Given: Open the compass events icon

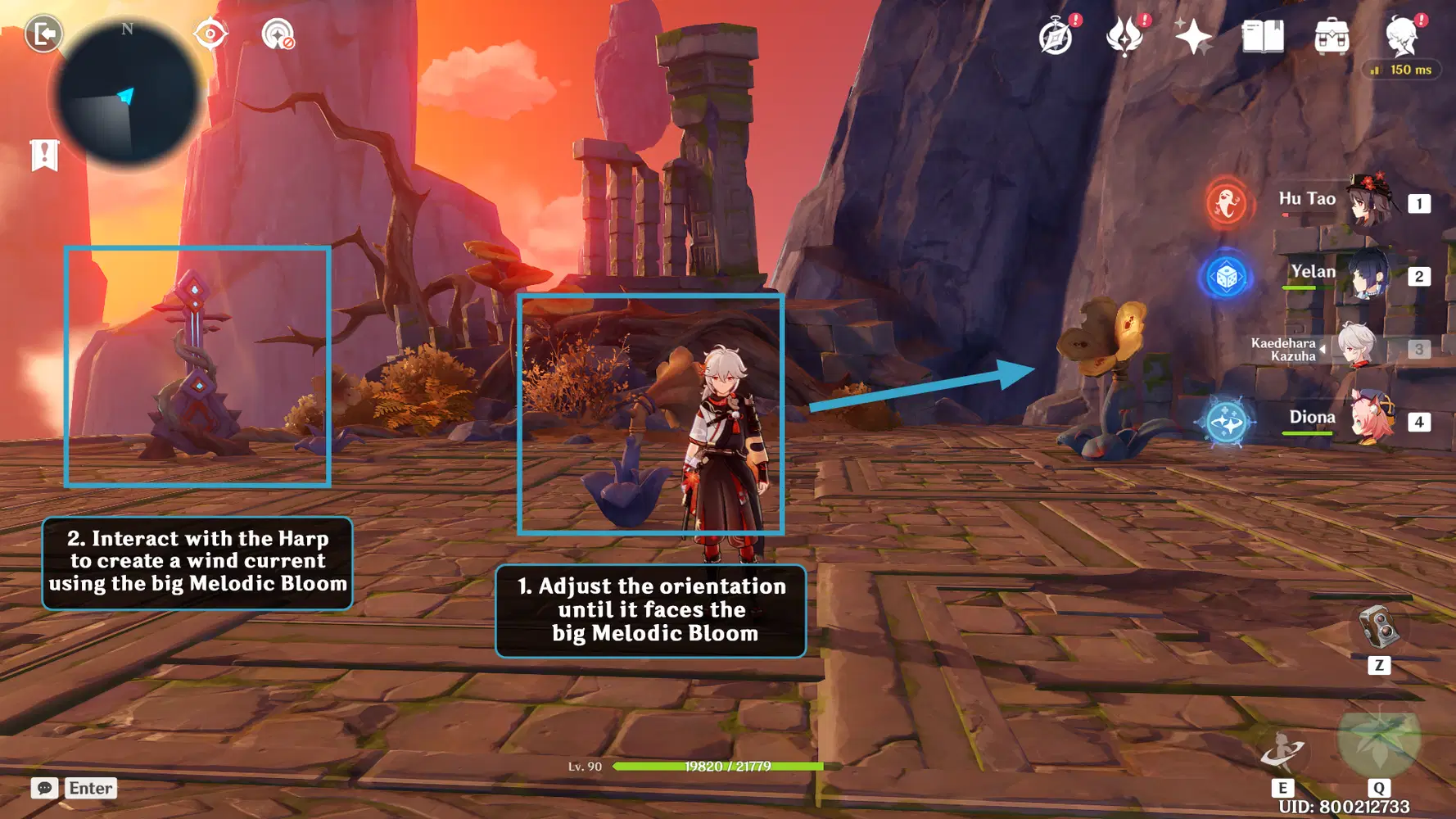Looking at the screenshot, I should (x=1056, y=37).
